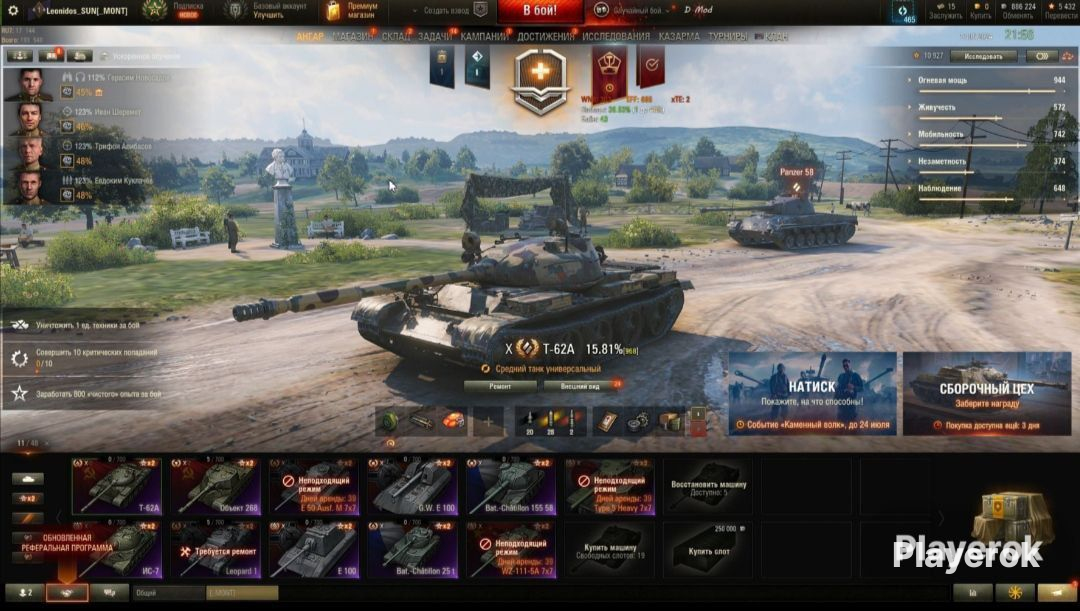Pick the Leopard 1 tank needing repair
The image size is (1080, 611).
215,549
